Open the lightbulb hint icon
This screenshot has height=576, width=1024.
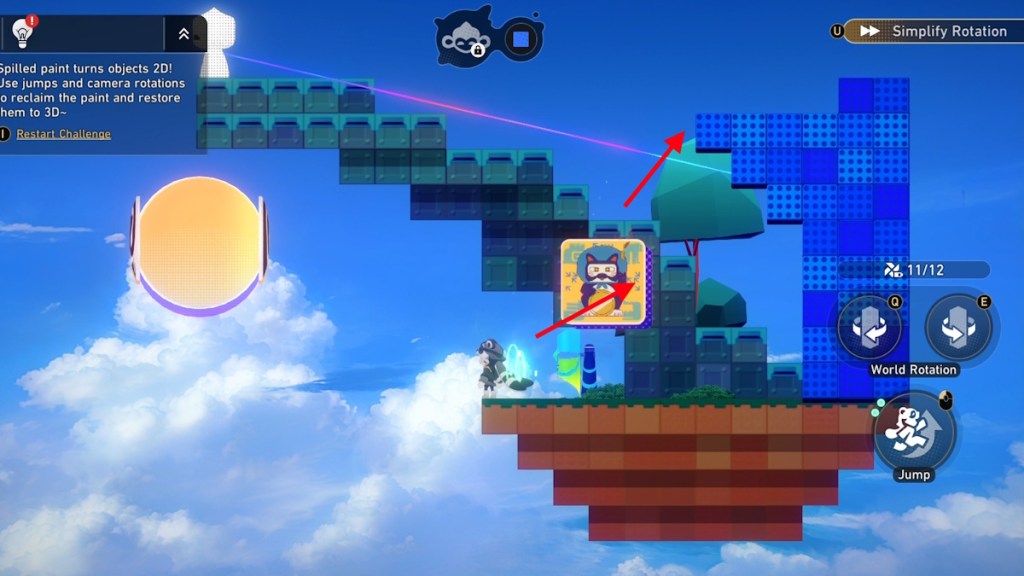tap(23, 33)
